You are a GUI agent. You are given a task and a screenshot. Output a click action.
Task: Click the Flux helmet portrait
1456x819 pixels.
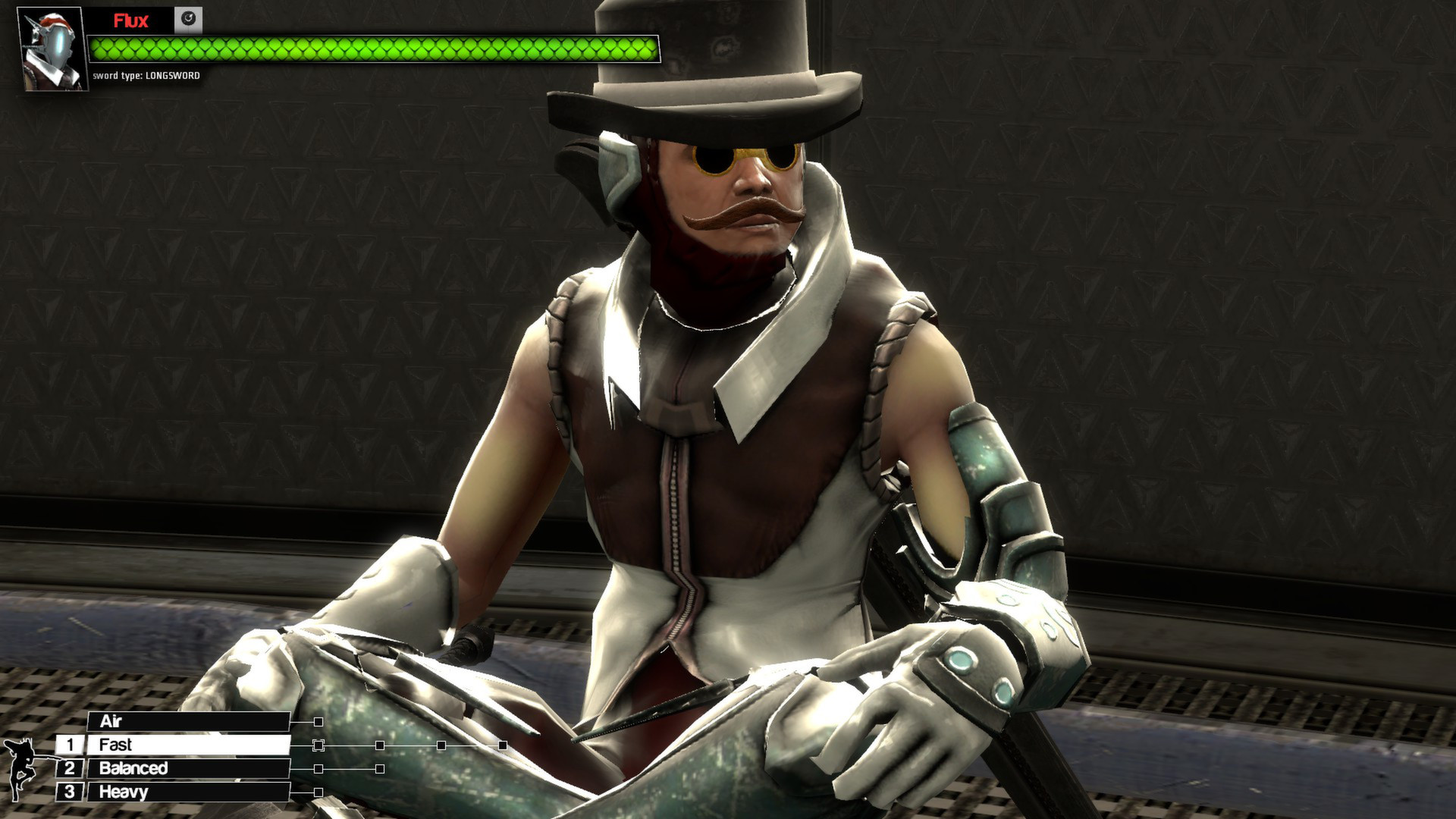[x=50, y=45]
